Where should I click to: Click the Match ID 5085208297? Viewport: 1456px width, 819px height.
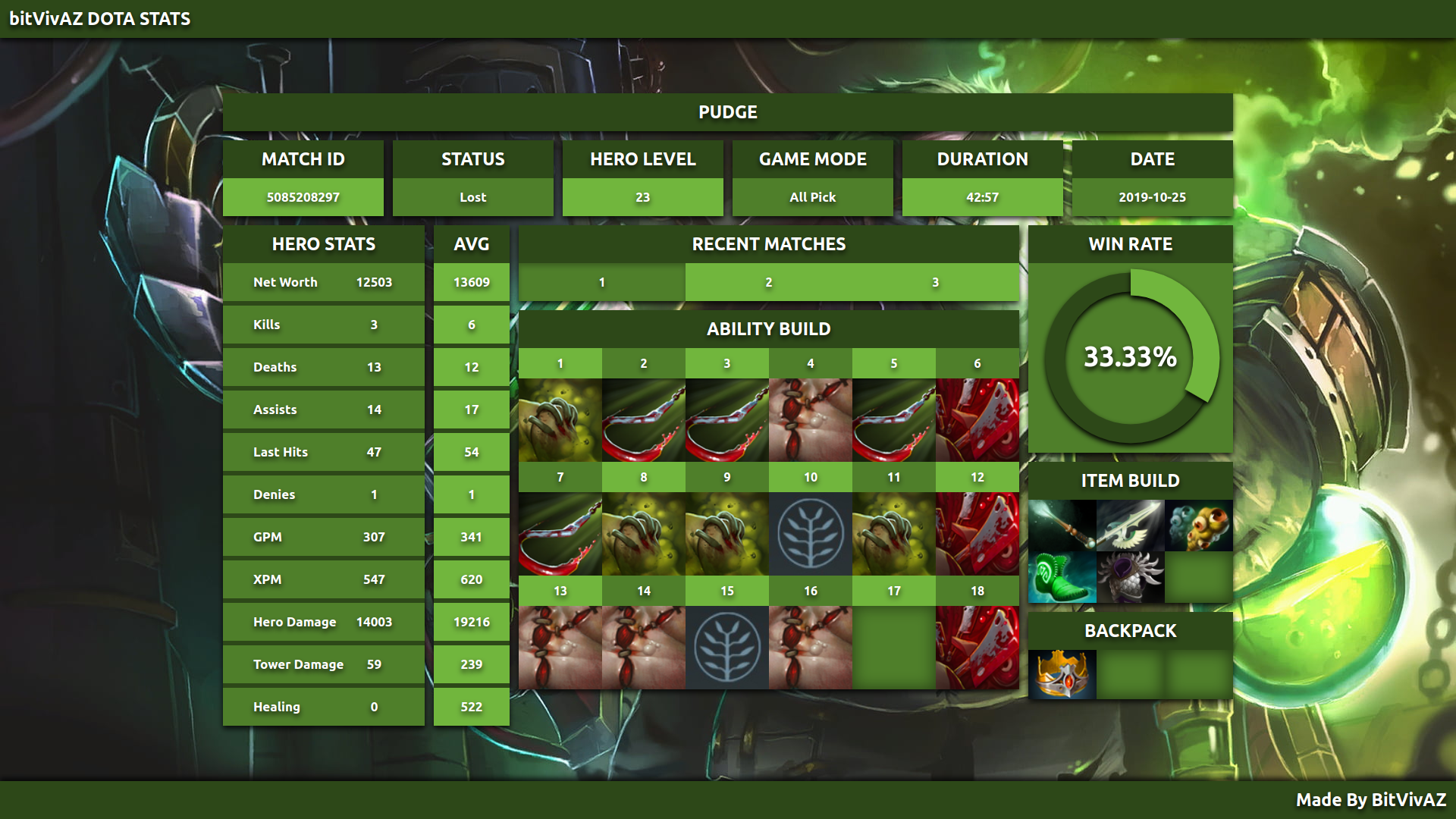pyautogui.click(x=303, y=196)
